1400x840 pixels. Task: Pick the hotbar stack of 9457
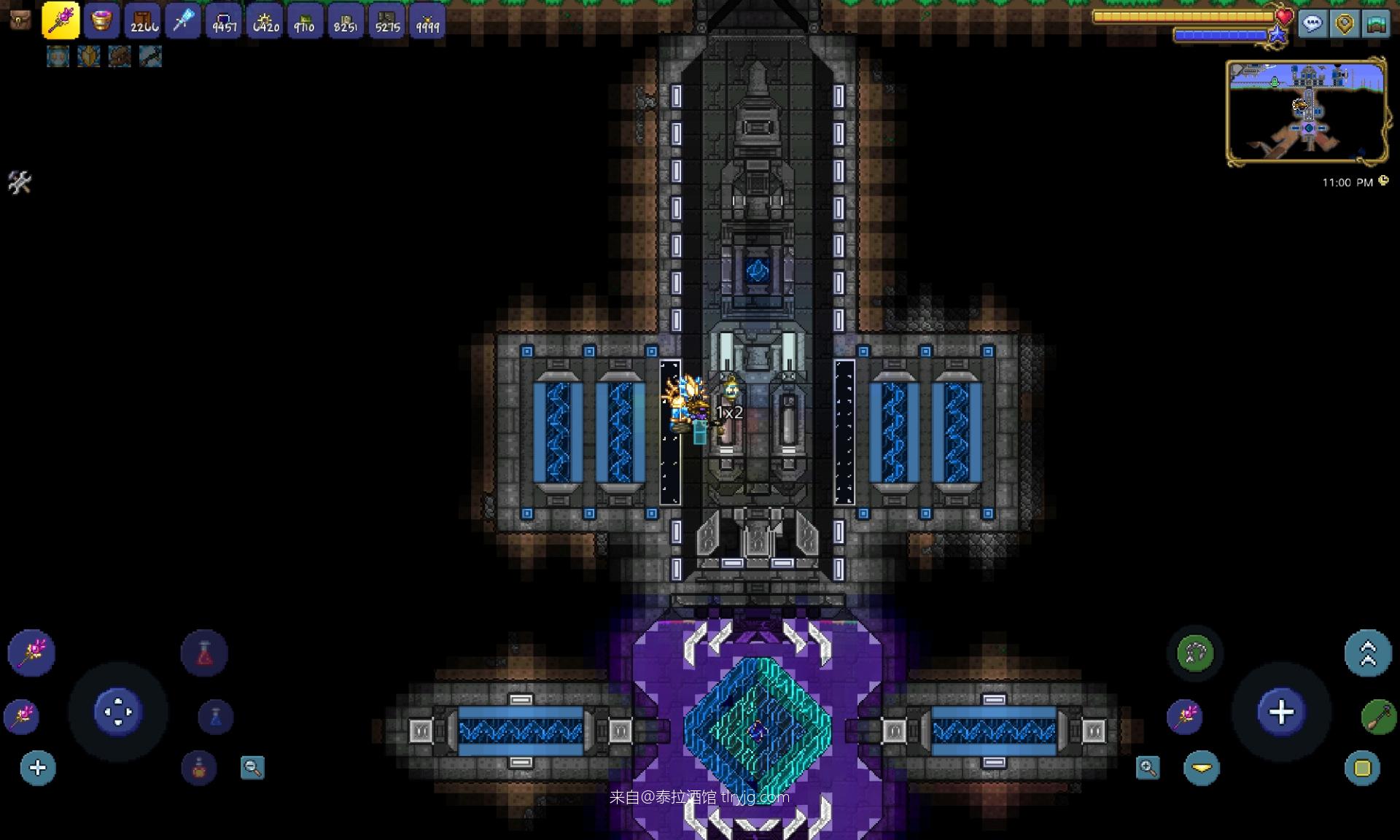pos(224,20)
